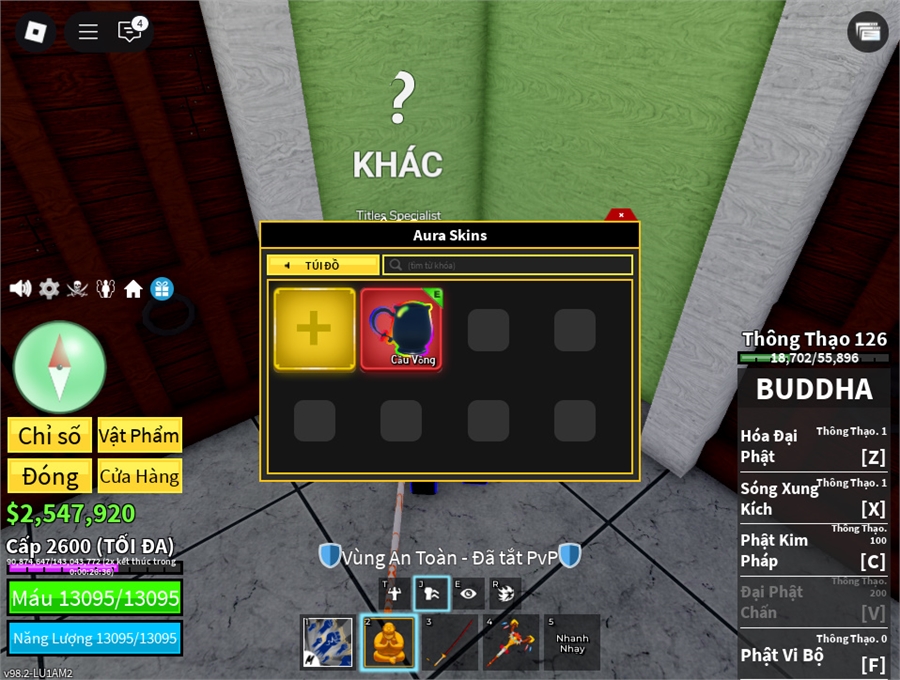Open the Roblox main menu logo
900x680 pixels.
(x=36, y=31)
